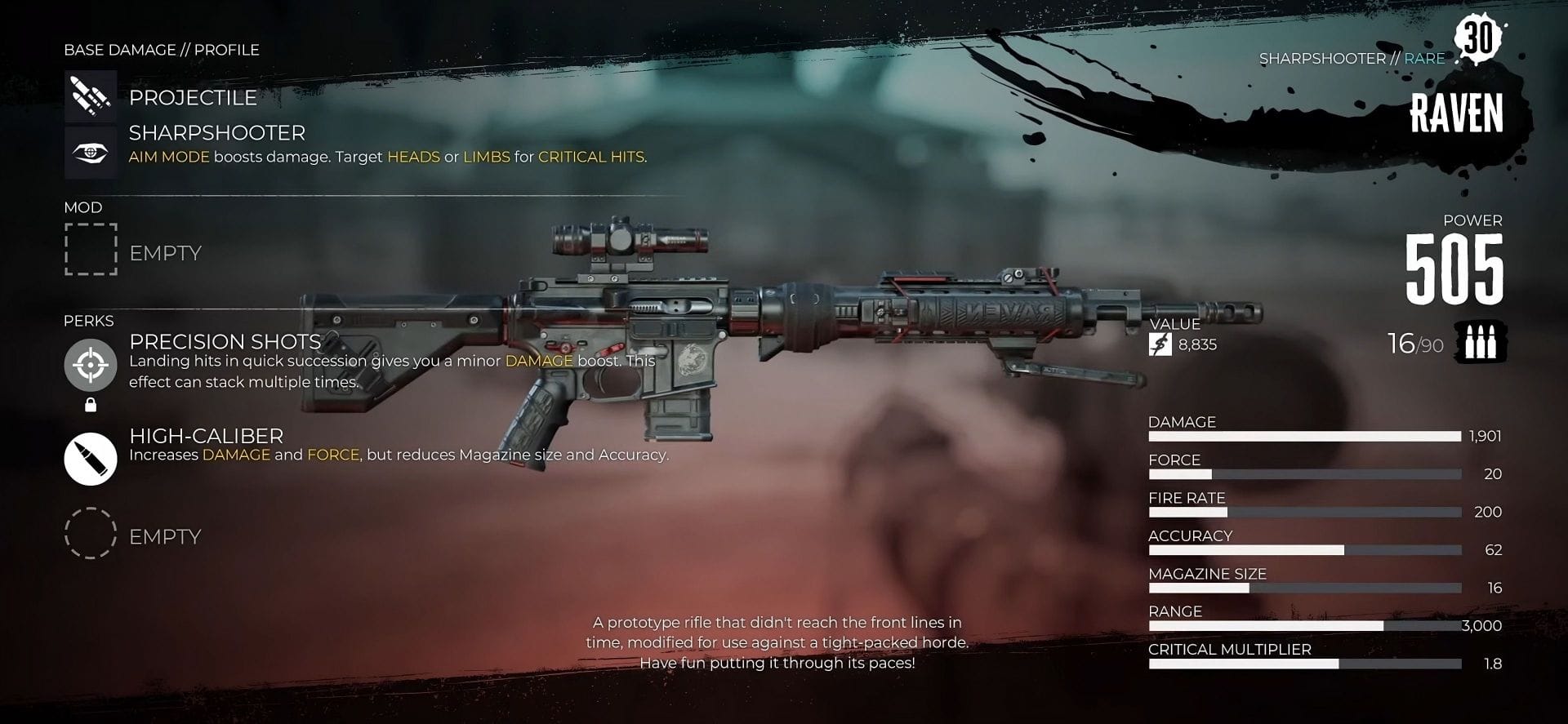Image resolution: width=1568 pixels, height=724 pixels.
Task: Expand the empty third perk slot
Action: coord(91,535)
